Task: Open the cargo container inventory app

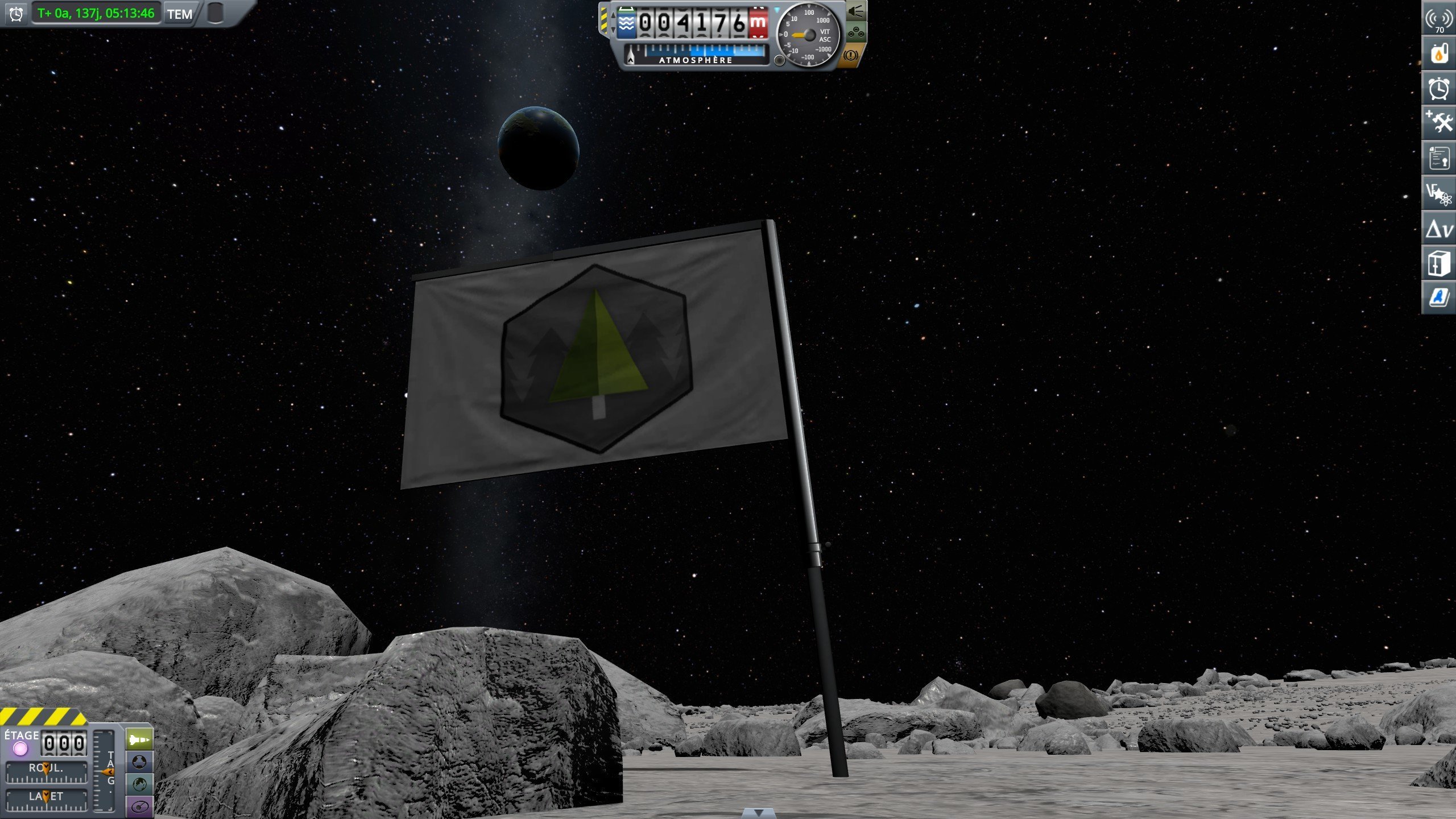Action: click(x=1439, y=263)
